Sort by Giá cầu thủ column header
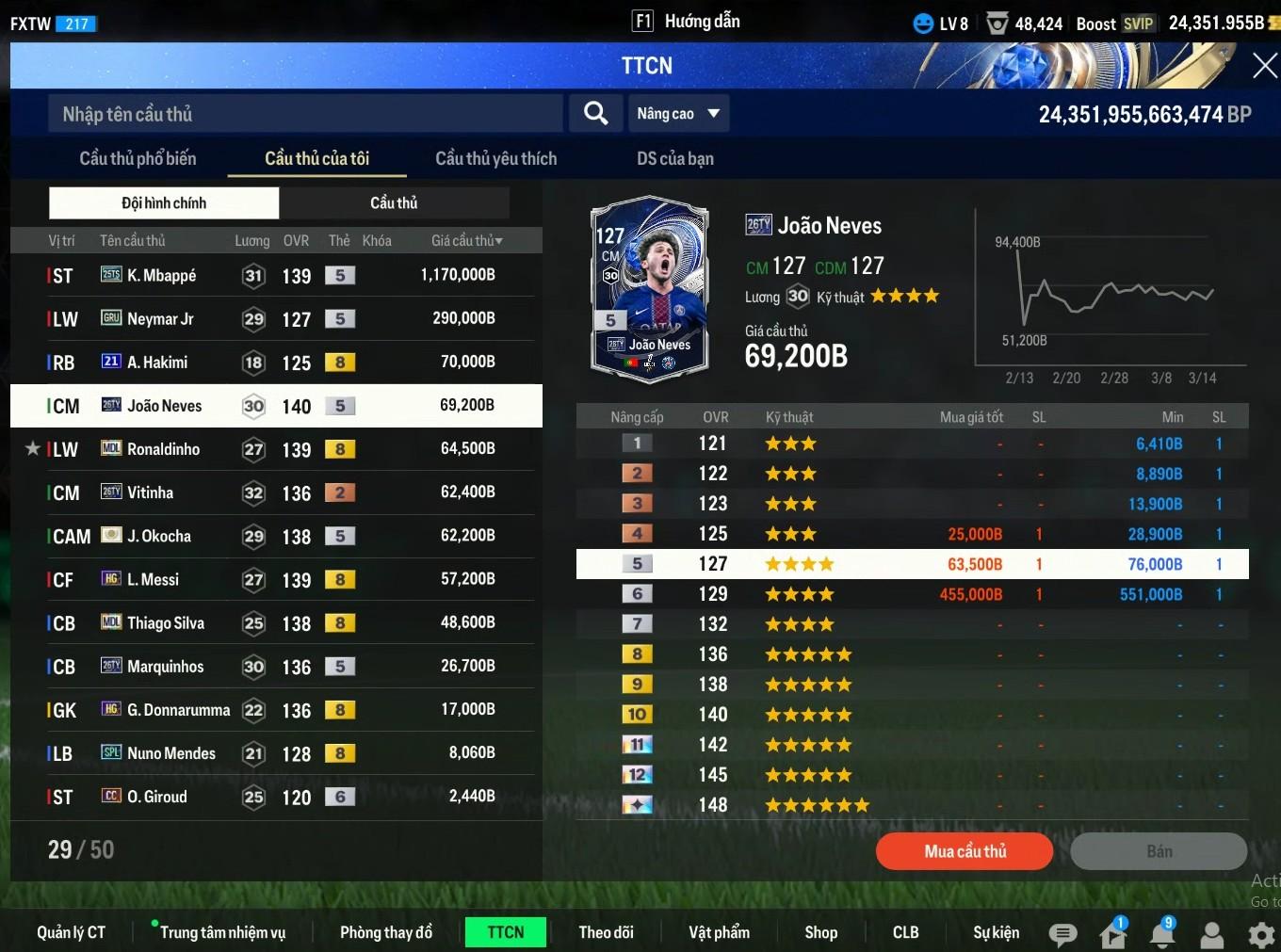Image resolution: width=1281 pixels, height=952 pixels. click(466, 241)
